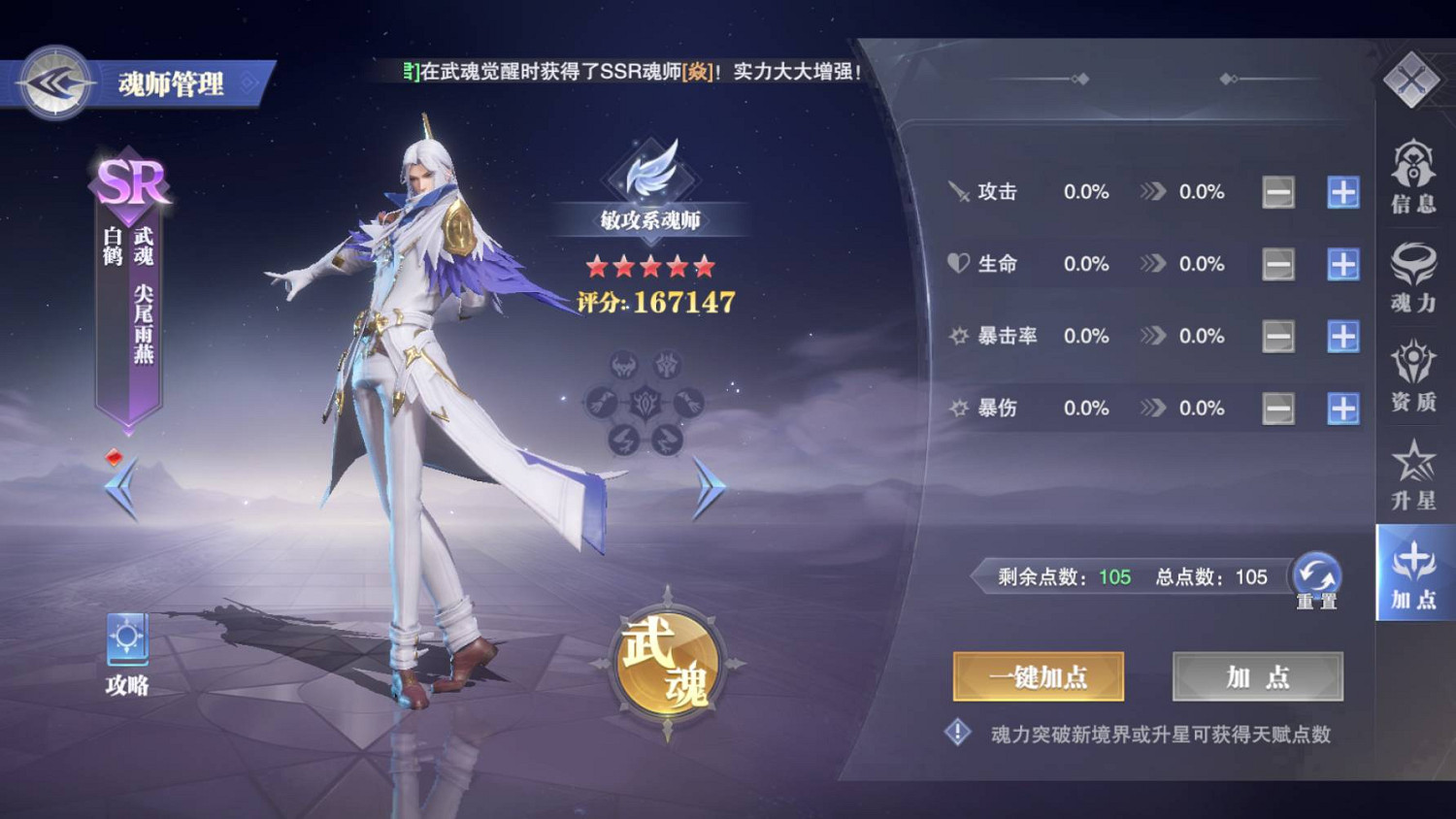Switch to the 魂力 tab
This screenshot has width=1456, height=819.
[x=1413, y=281]
